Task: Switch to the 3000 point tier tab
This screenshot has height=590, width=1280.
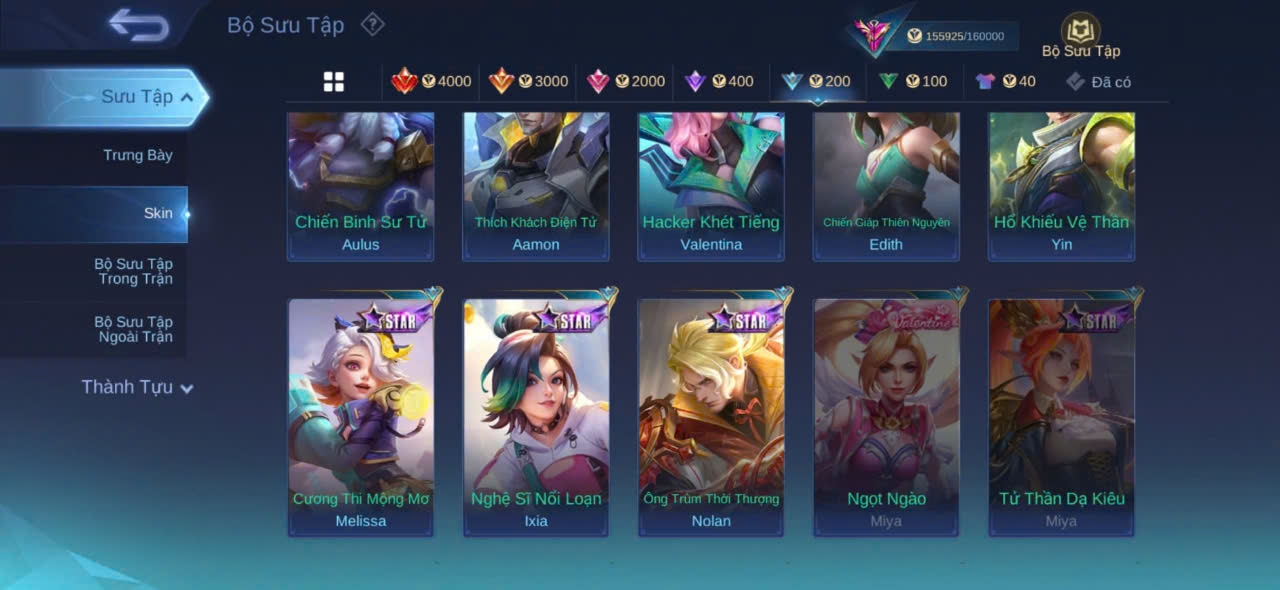Action: pos(528,81)
